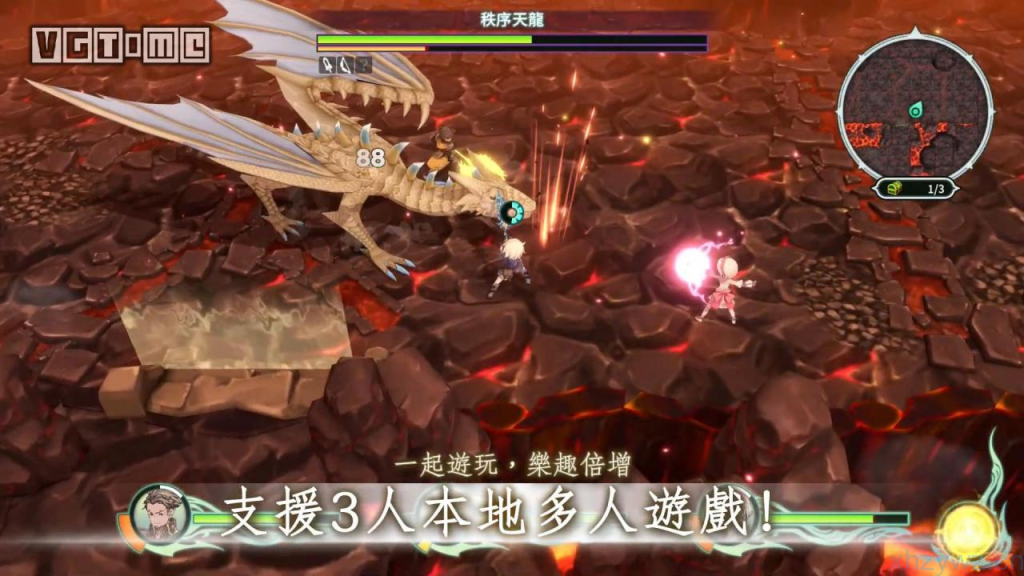The height and width of the screenshot is (576, 1024).
Task: Click the green player marker on minimap
Action: coord(915,109)
